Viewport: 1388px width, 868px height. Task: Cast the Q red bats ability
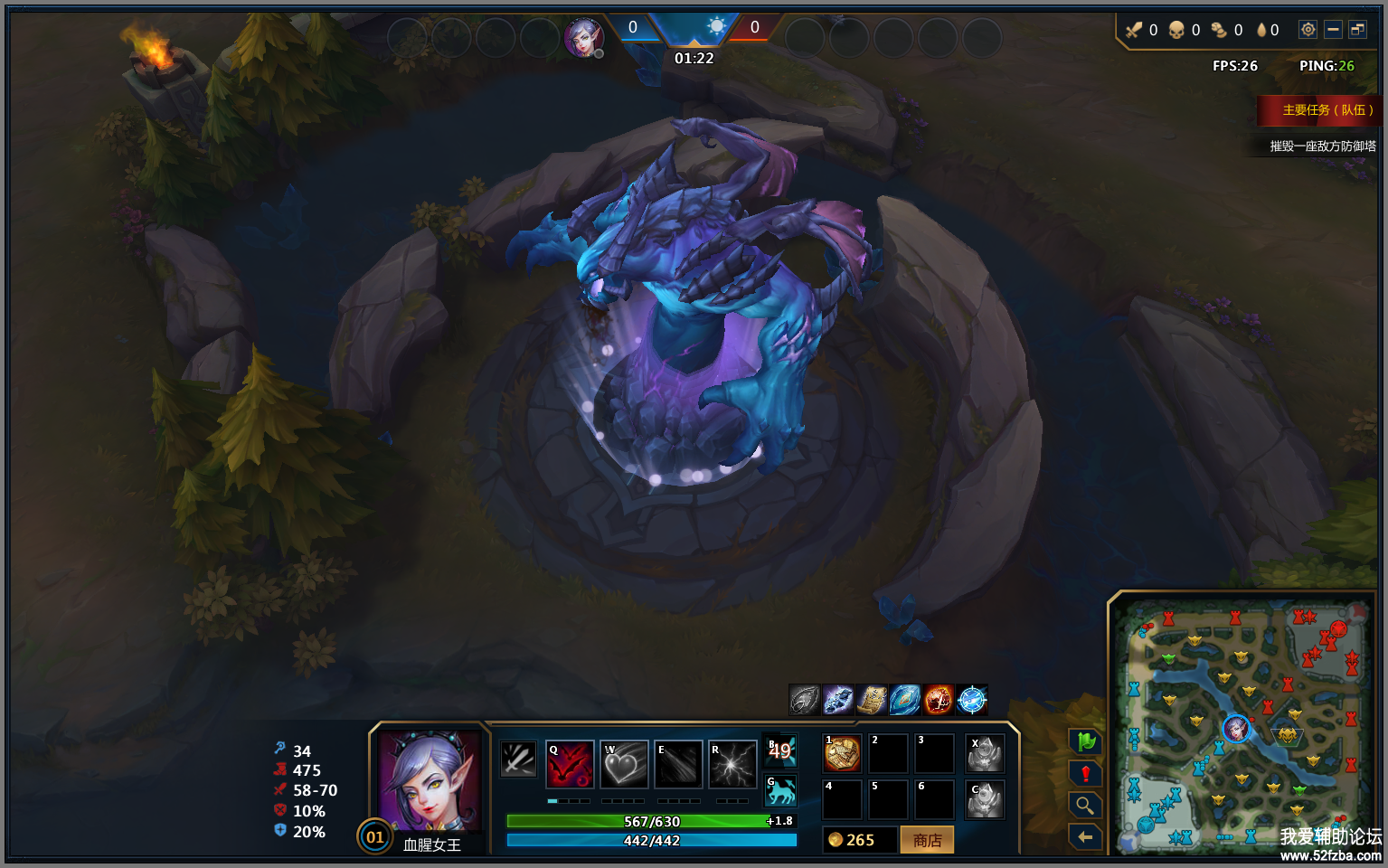[x=570, y=765]
